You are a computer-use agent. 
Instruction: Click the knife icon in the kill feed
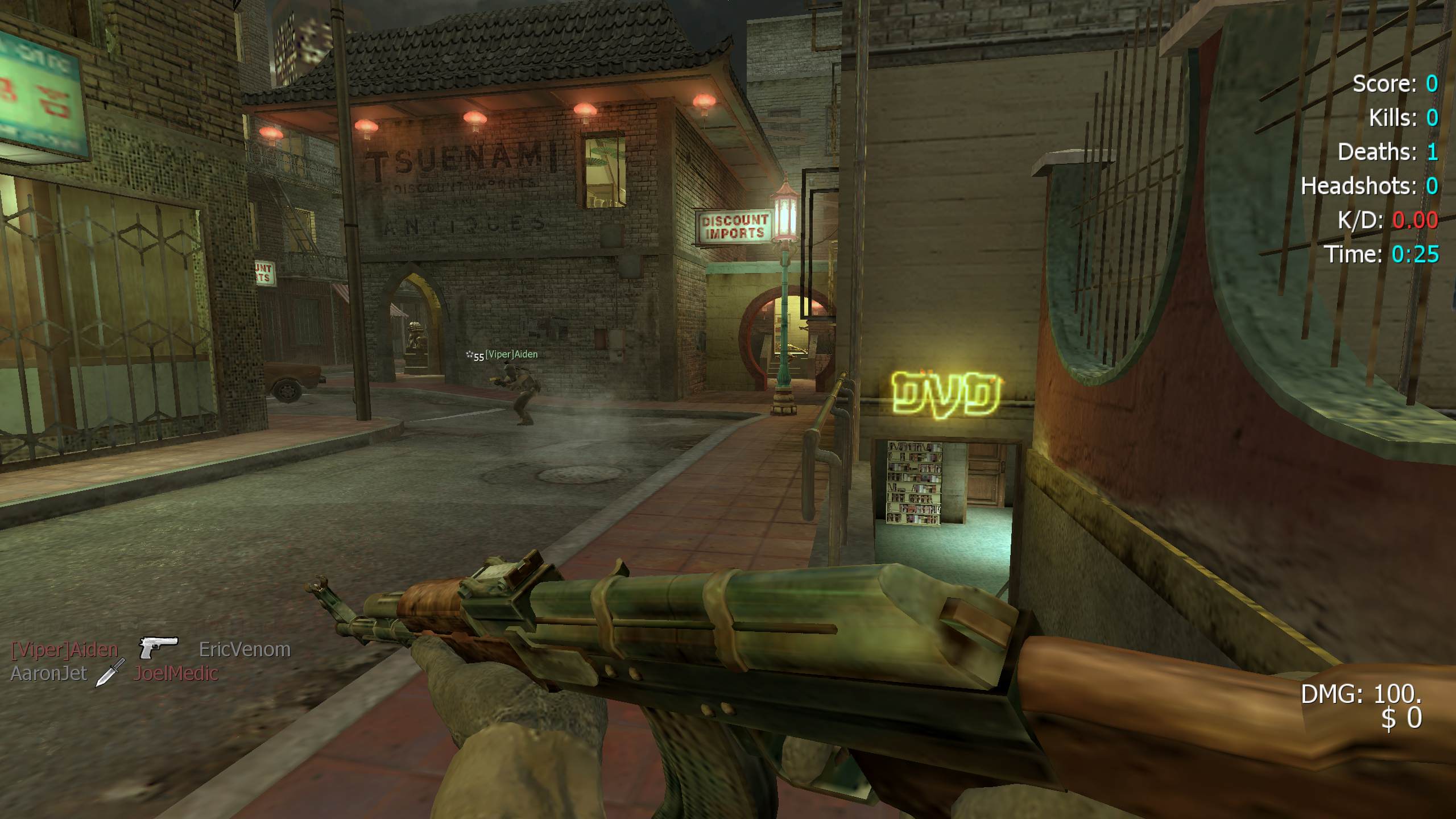(x=110, y=673)
